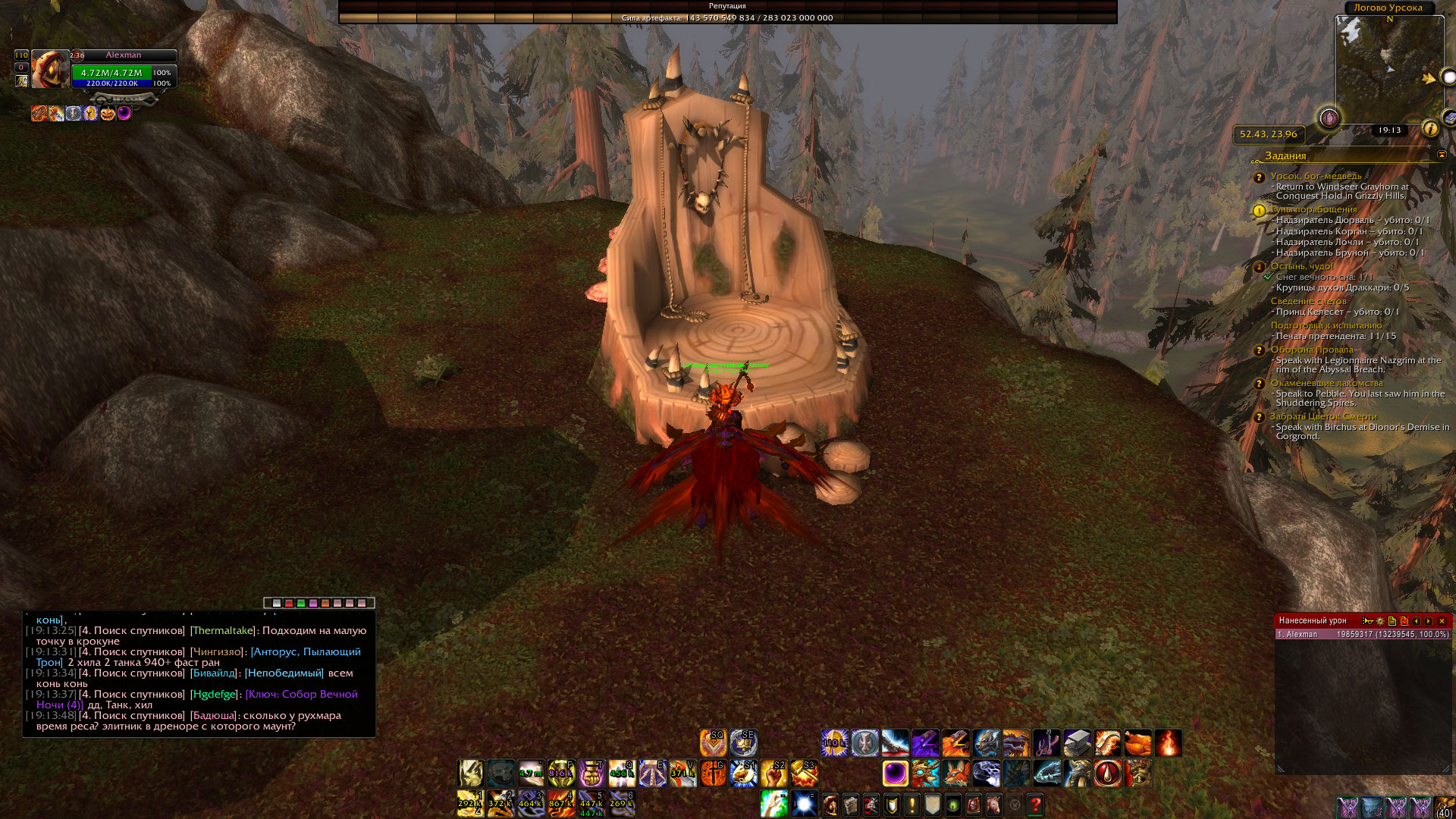Cast the ability bound to S1

(x=743, y=773)
